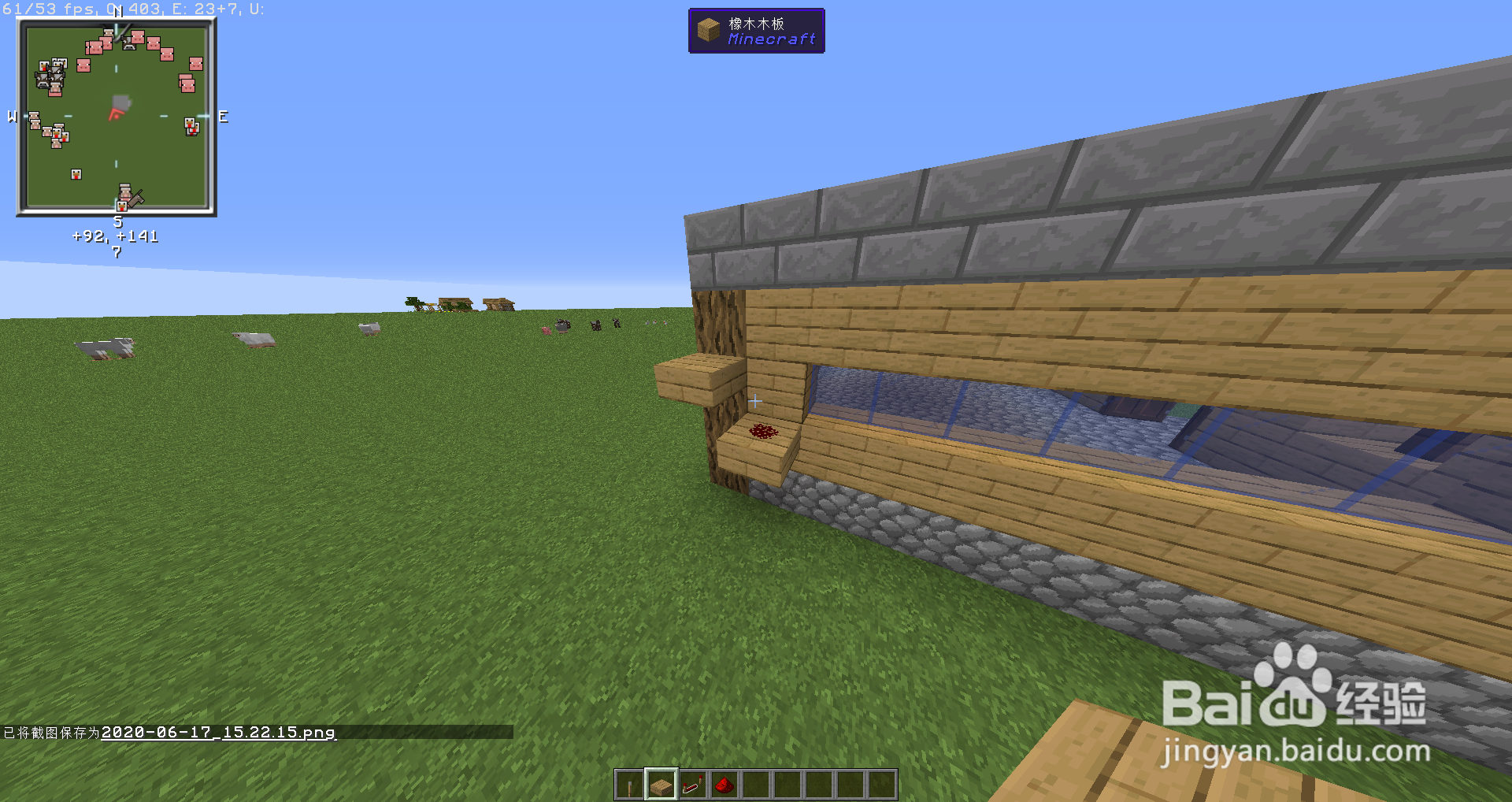The height and width of the screenshot is (802, 1512).
Task: Select the redstone dust hotbar slot
Action: pos(725,785)
